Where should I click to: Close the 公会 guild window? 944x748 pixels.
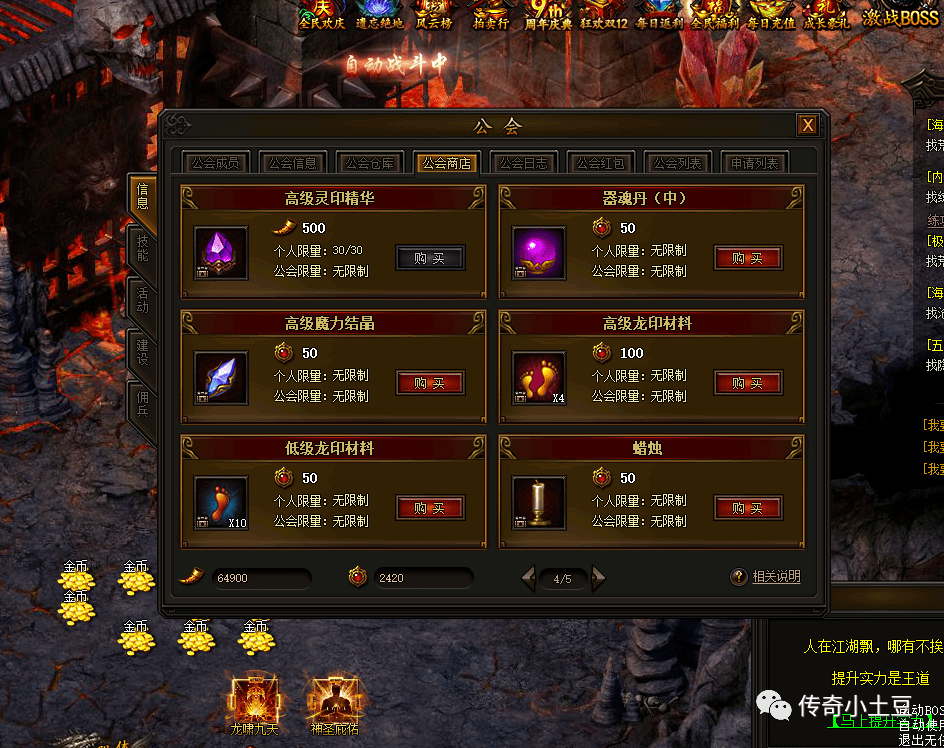(x=807, y=125)
